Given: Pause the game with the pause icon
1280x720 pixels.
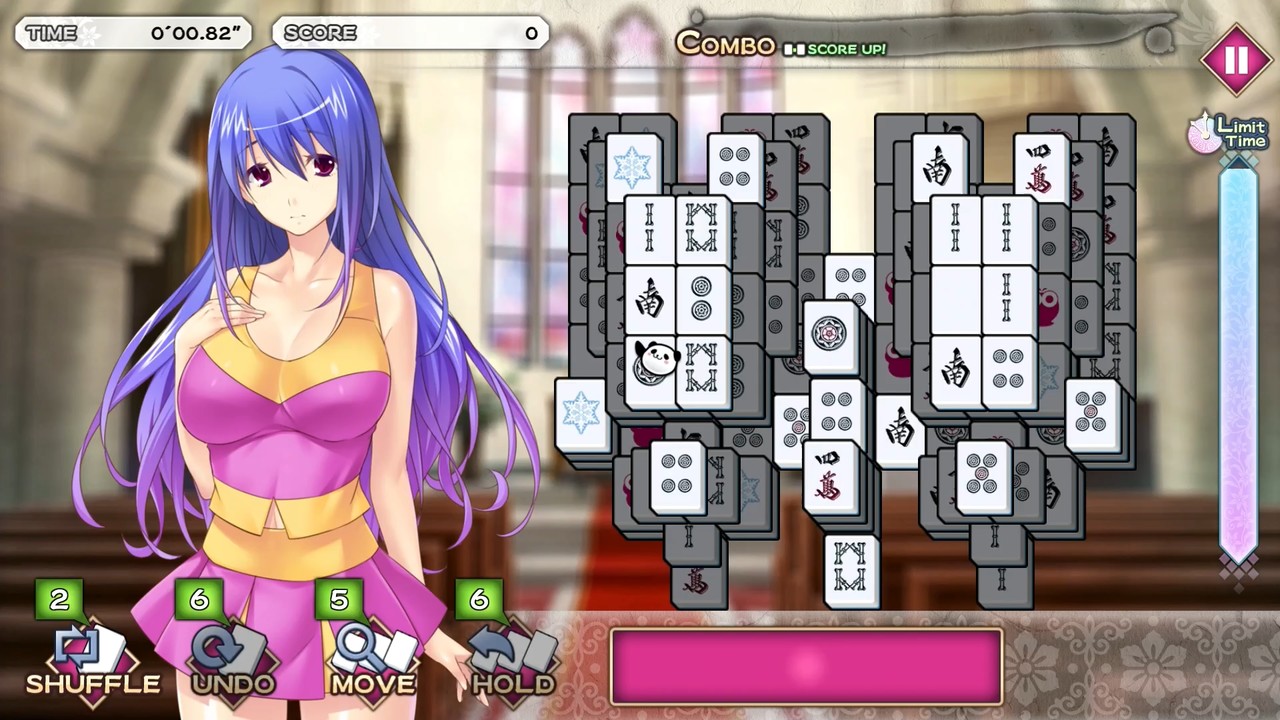Looking at the screenshot, I should point(1237,61).
